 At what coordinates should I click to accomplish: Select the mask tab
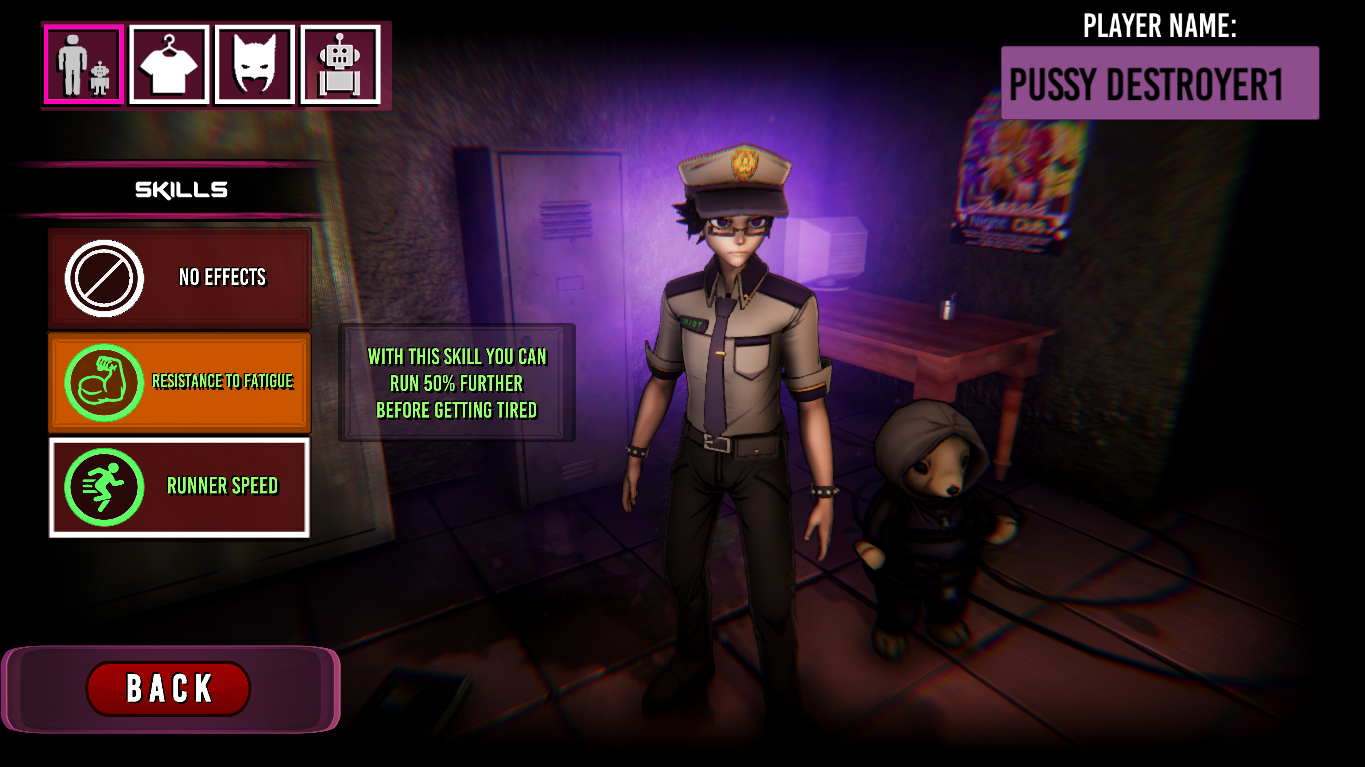click(x=255, y=65)
